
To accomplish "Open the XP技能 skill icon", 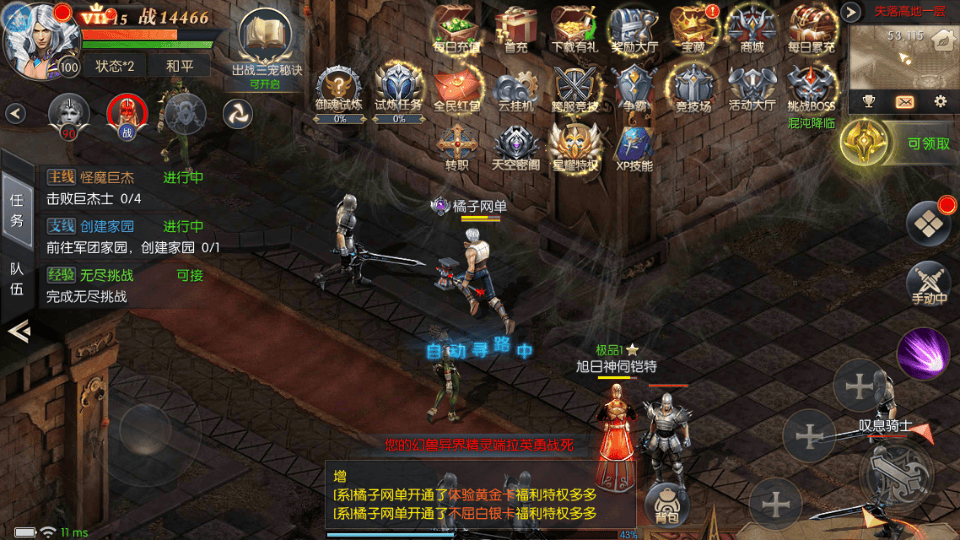I will 634,147.
